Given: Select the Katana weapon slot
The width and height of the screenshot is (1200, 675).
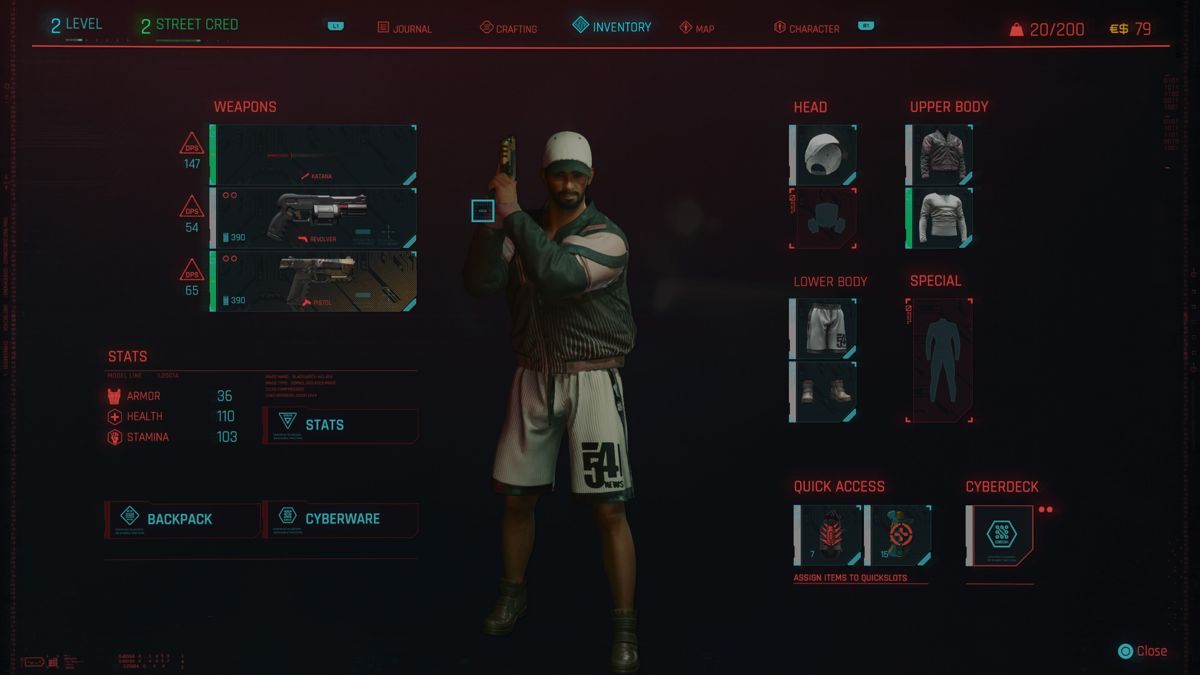Looking at the screenshot, I should click(314, 155).
